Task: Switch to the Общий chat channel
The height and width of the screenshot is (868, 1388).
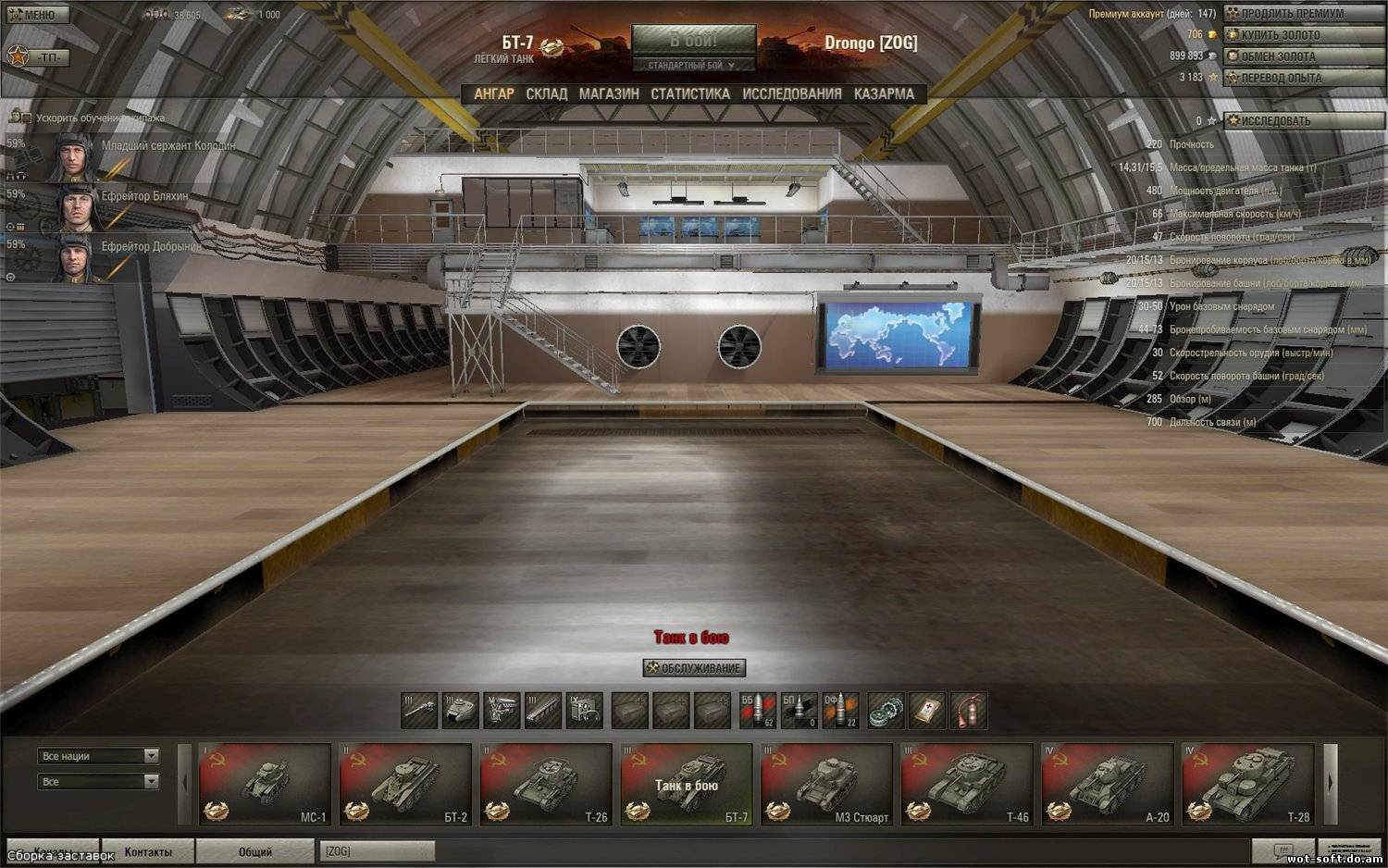Action: click(255, 851)
